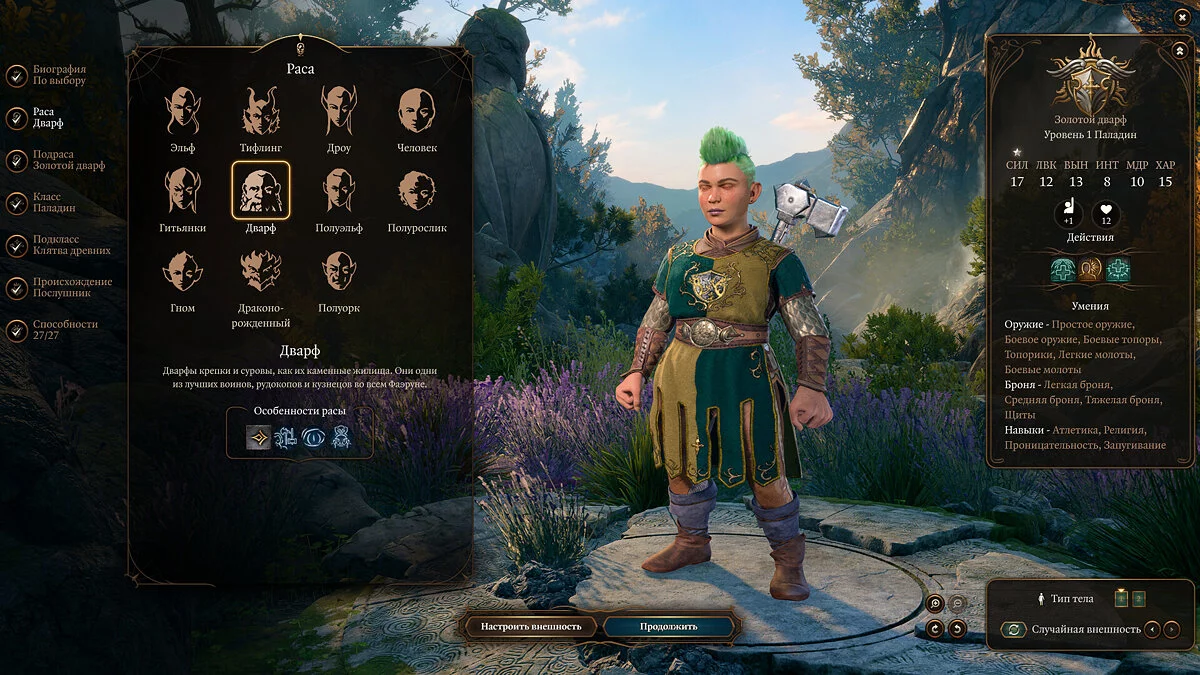Choose the Тифлинг race
Screen dimensions: 1200x675
coord(261,111)
